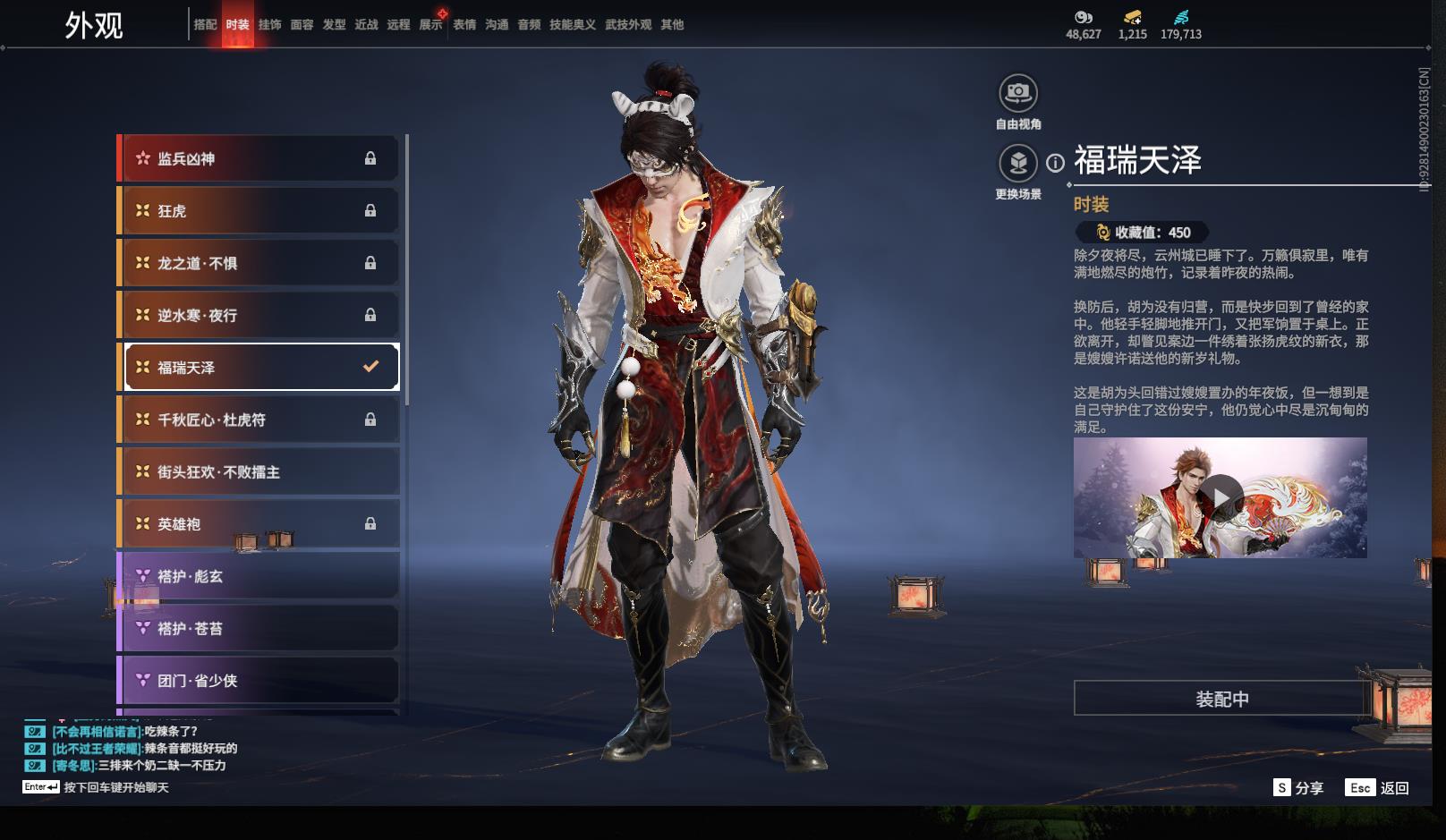Open the 武技外观 tab
The image size is (1446, 840).
pos(628,25)
